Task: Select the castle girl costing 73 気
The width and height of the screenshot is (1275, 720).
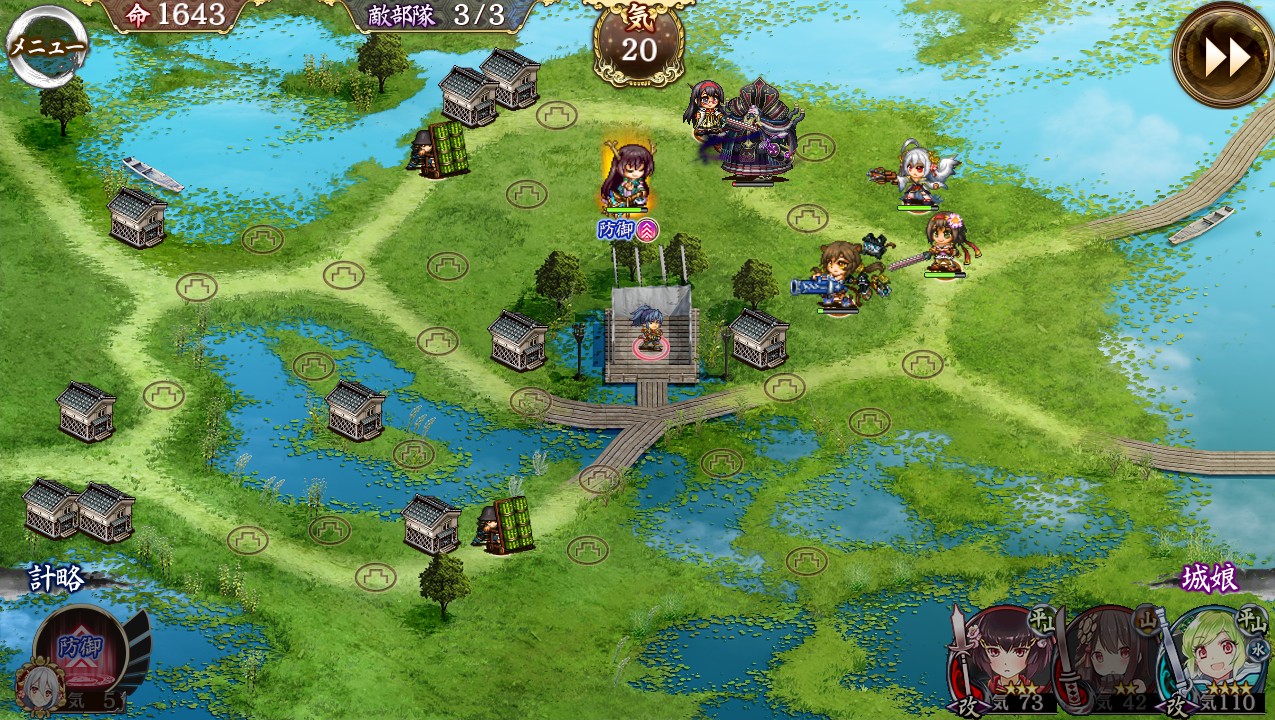Action: tap(1000, 660)
